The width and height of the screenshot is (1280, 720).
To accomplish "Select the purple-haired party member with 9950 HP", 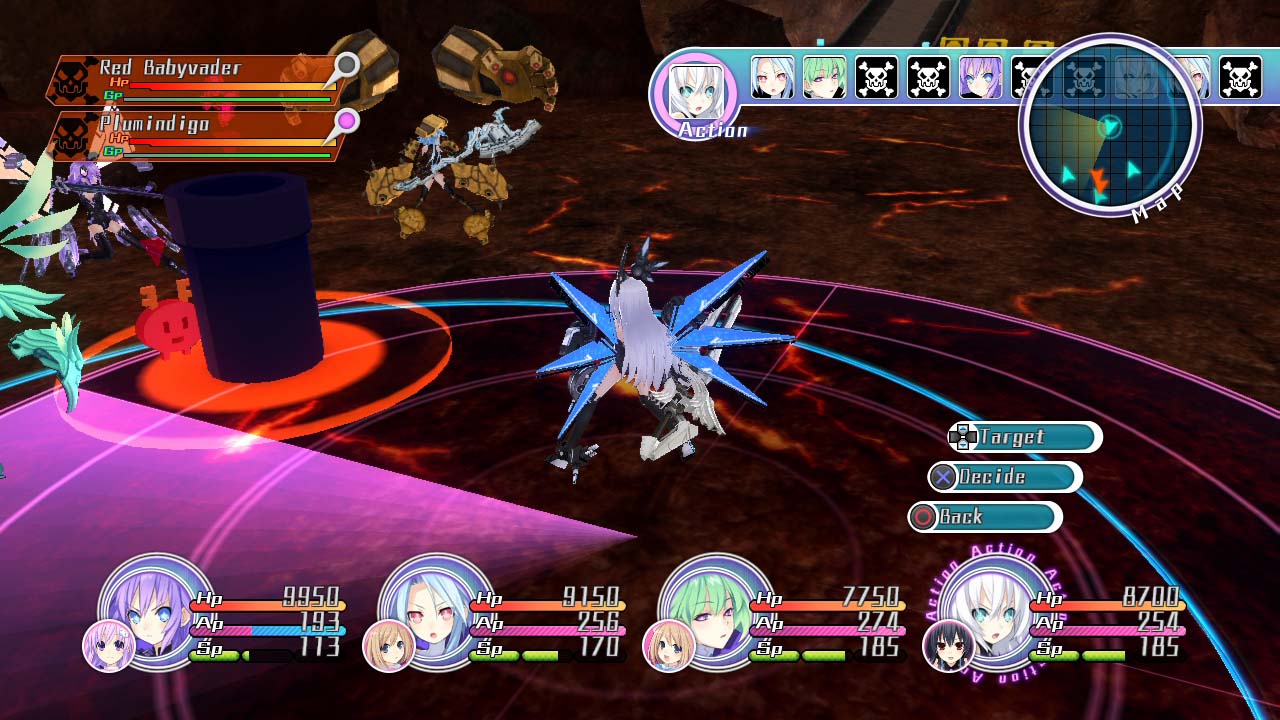I will point(156,610).
